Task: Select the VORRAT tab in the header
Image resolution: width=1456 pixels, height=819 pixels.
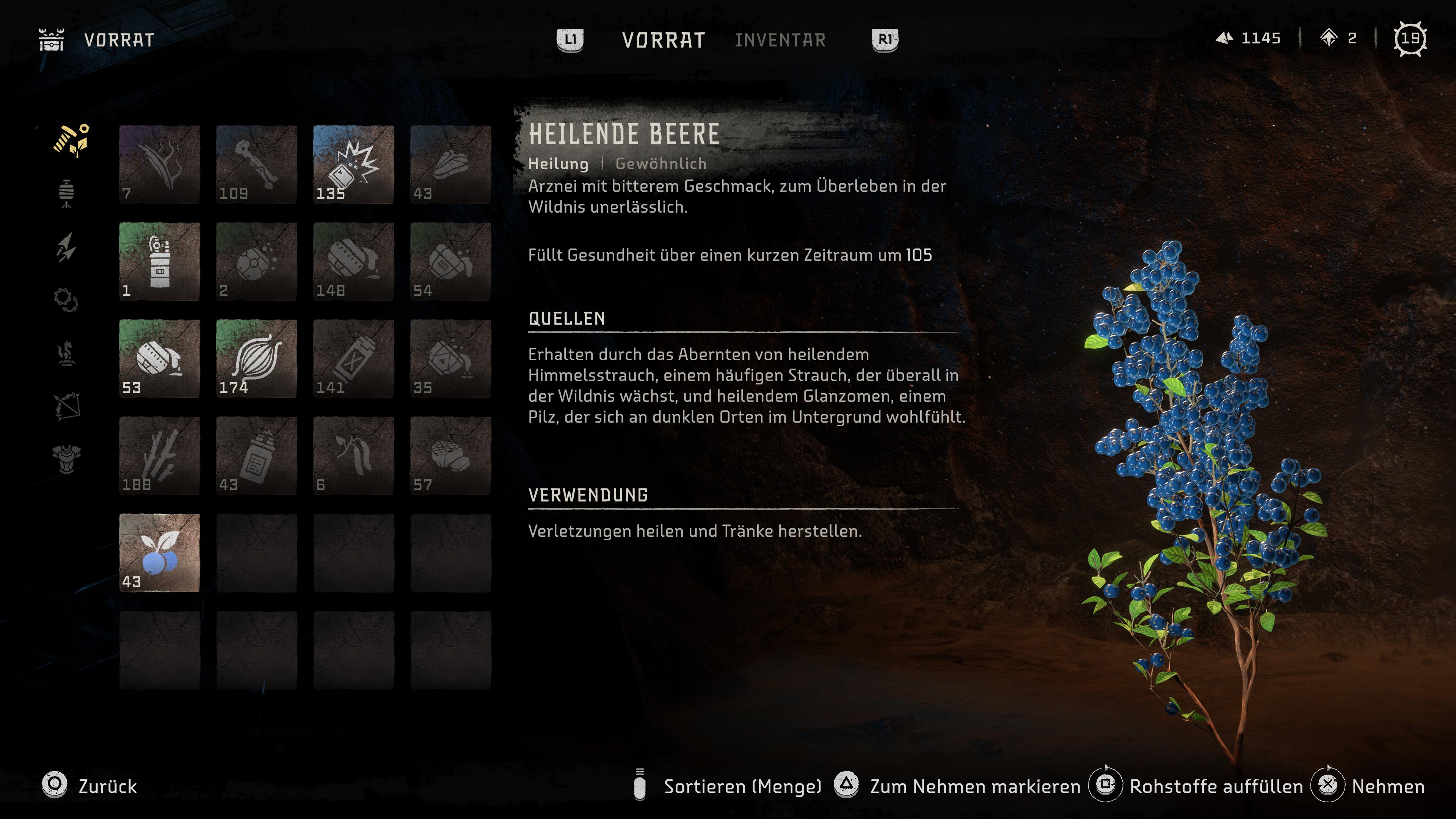Action: pyautogui.click(x=663, y=40)
